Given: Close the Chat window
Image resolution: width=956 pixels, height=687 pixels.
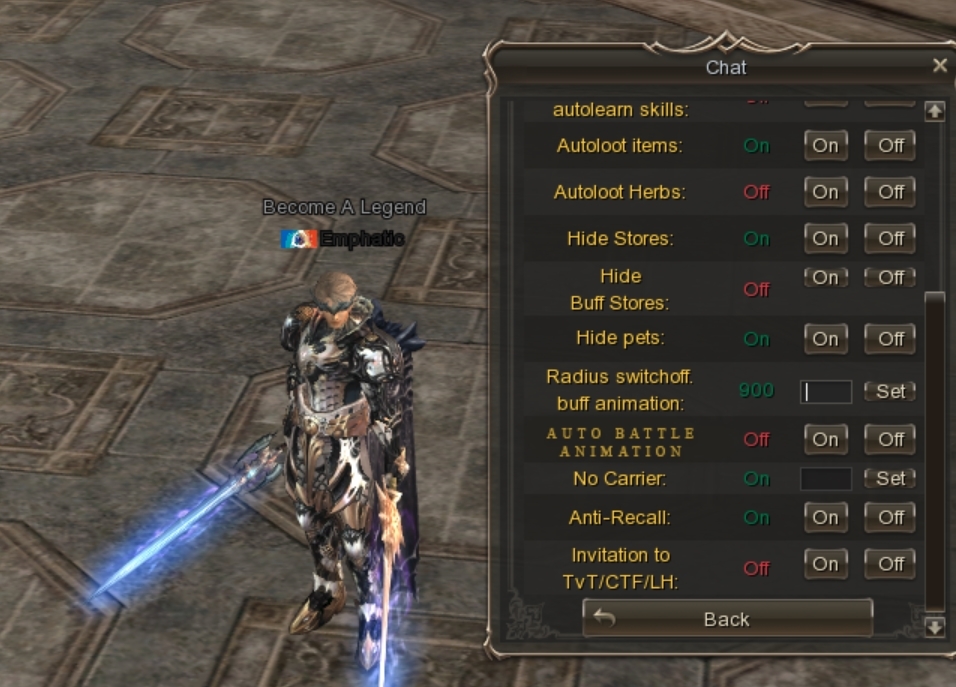Looking at the screenshot, I should click(939, 66).
